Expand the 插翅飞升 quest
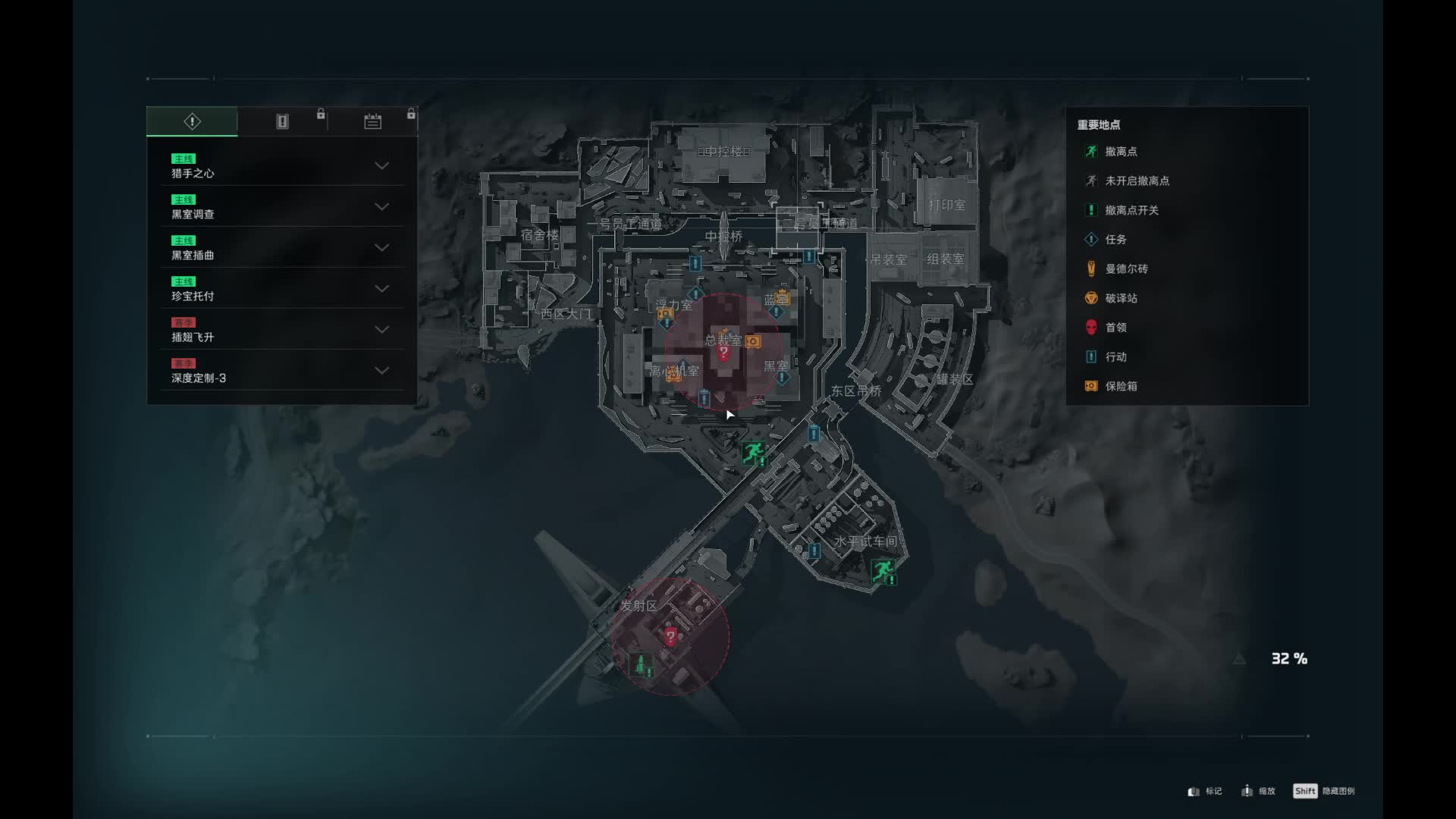Image resolution: width=1456 pixels, height=819 pixels. 281,330
